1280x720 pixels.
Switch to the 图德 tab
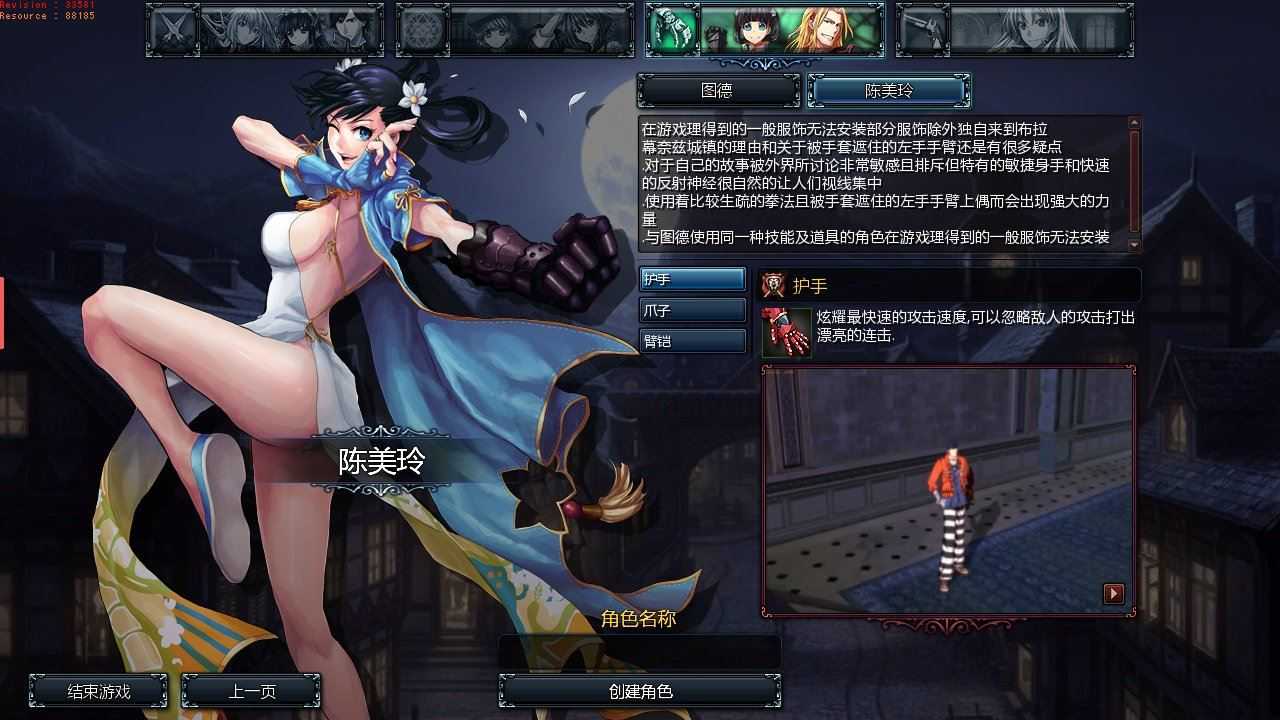pos(716,90)
